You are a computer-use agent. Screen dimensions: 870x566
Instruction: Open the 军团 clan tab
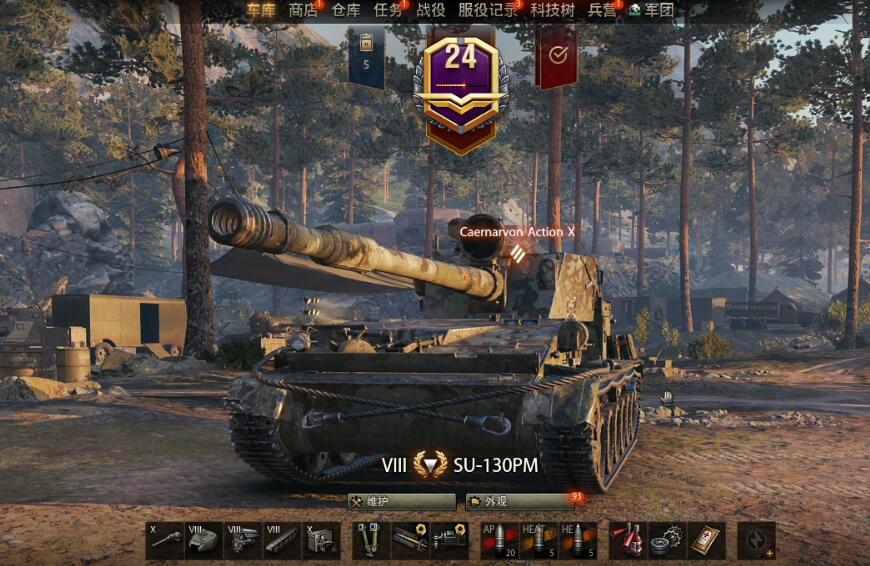click(x=651, y=10)
